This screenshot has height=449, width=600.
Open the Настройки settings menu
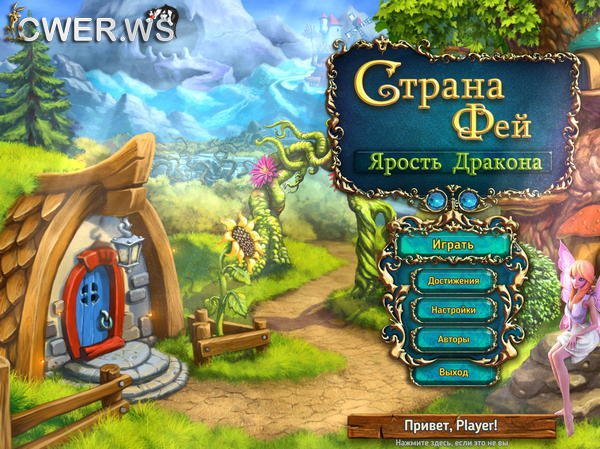click(x=454, y=311)
